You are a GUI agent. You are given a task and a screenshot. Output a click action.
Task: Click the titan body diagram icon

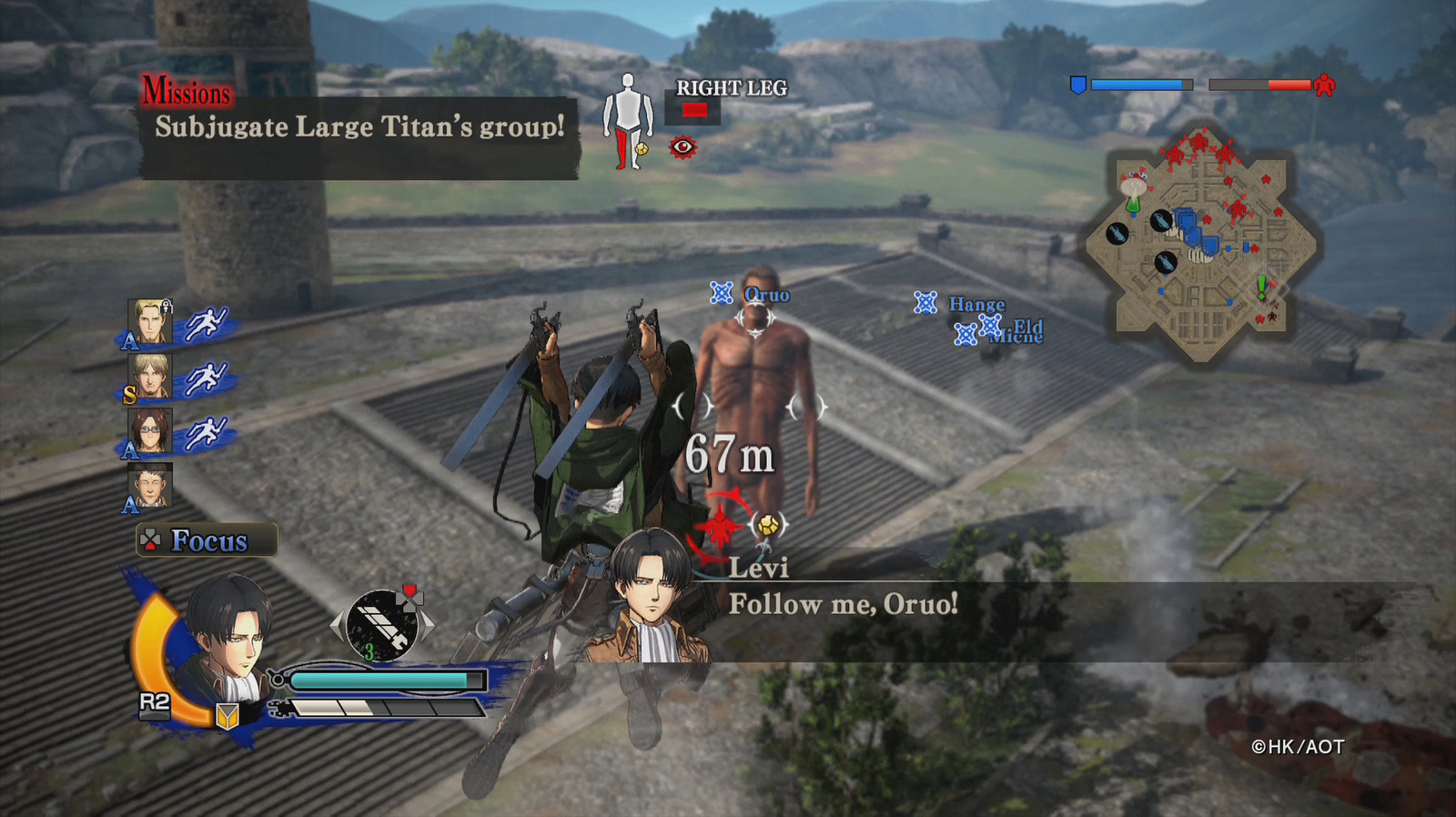[628, 120]
